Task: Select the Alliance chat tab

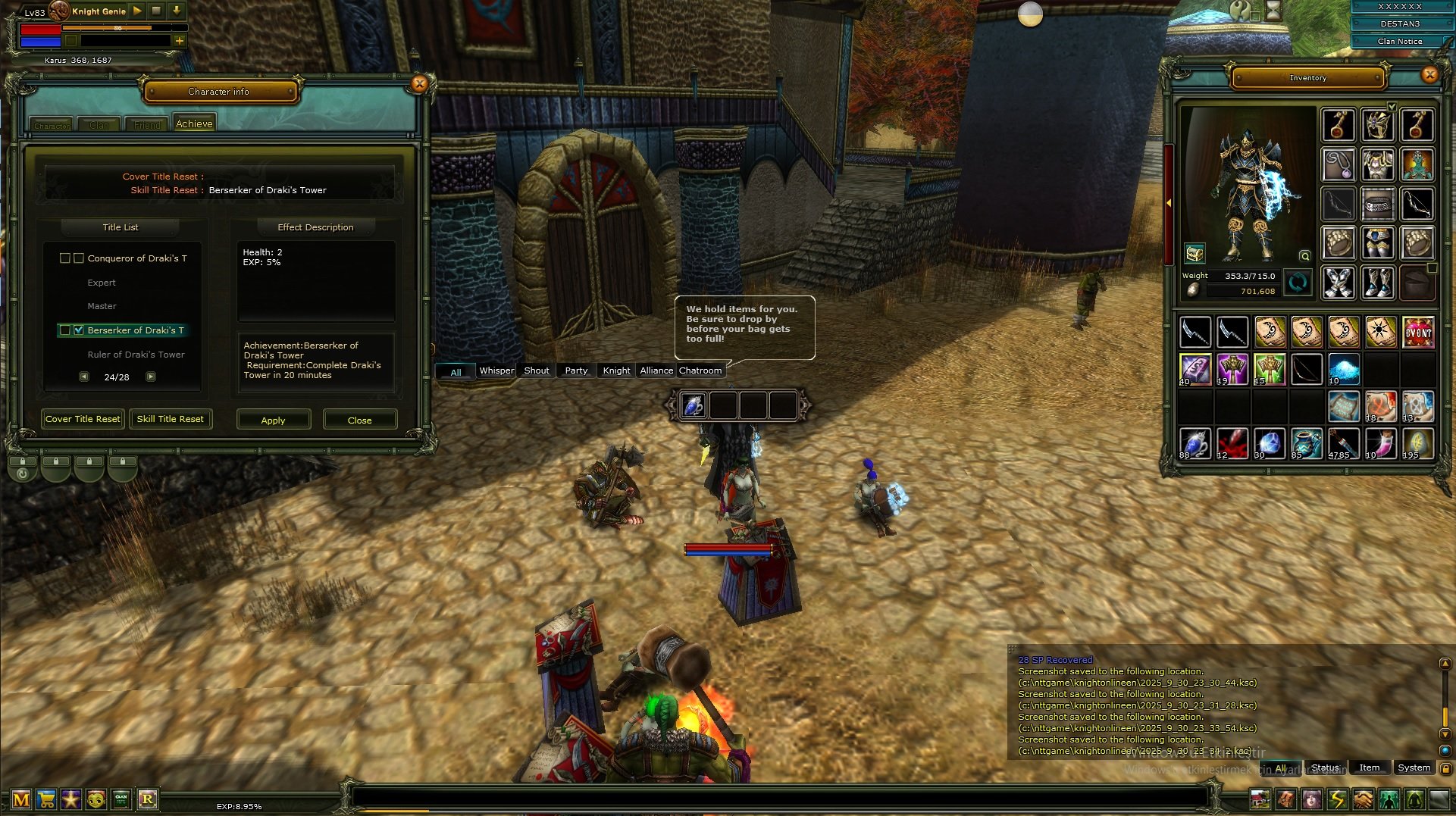Action: 656,370
